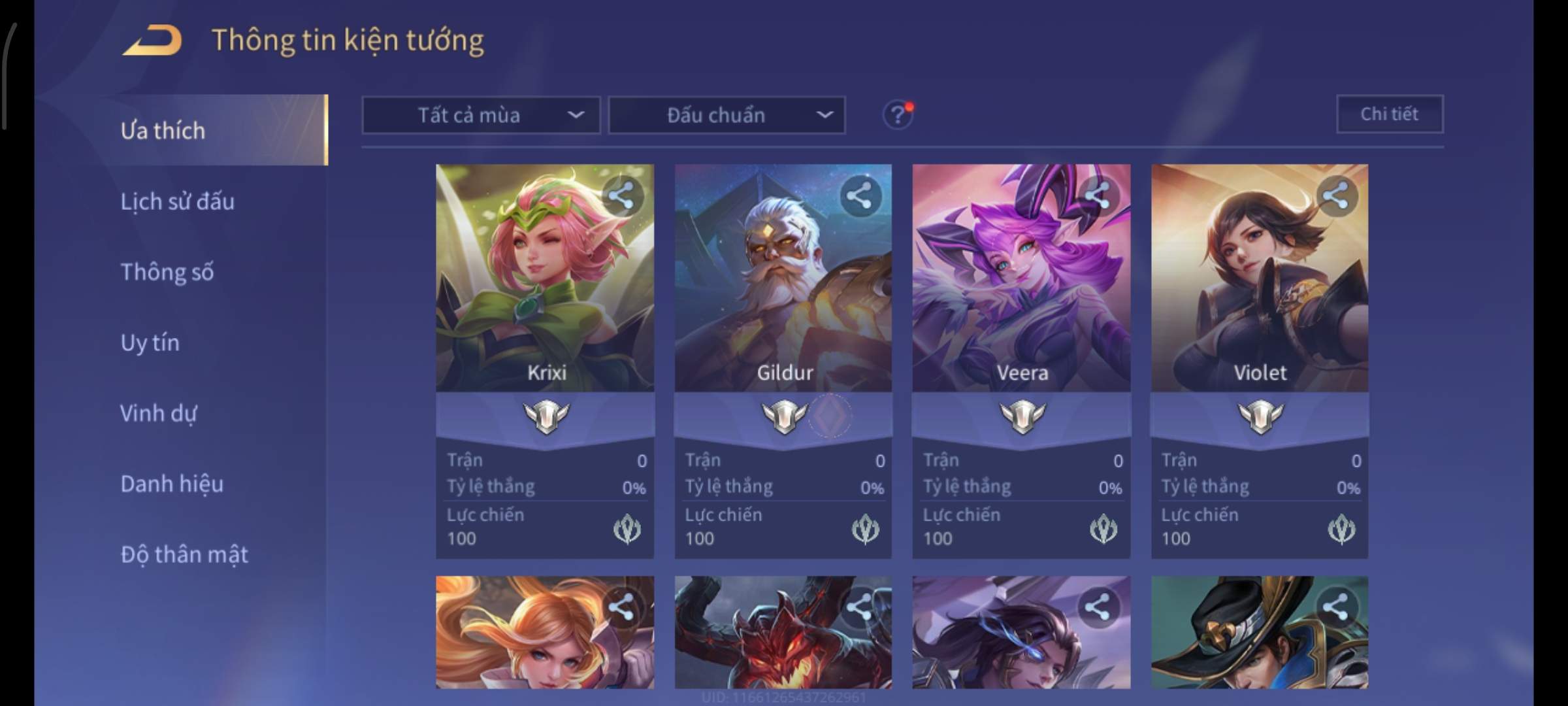
Task: Share the Gildur hero card
Action: tap(860, 195)
